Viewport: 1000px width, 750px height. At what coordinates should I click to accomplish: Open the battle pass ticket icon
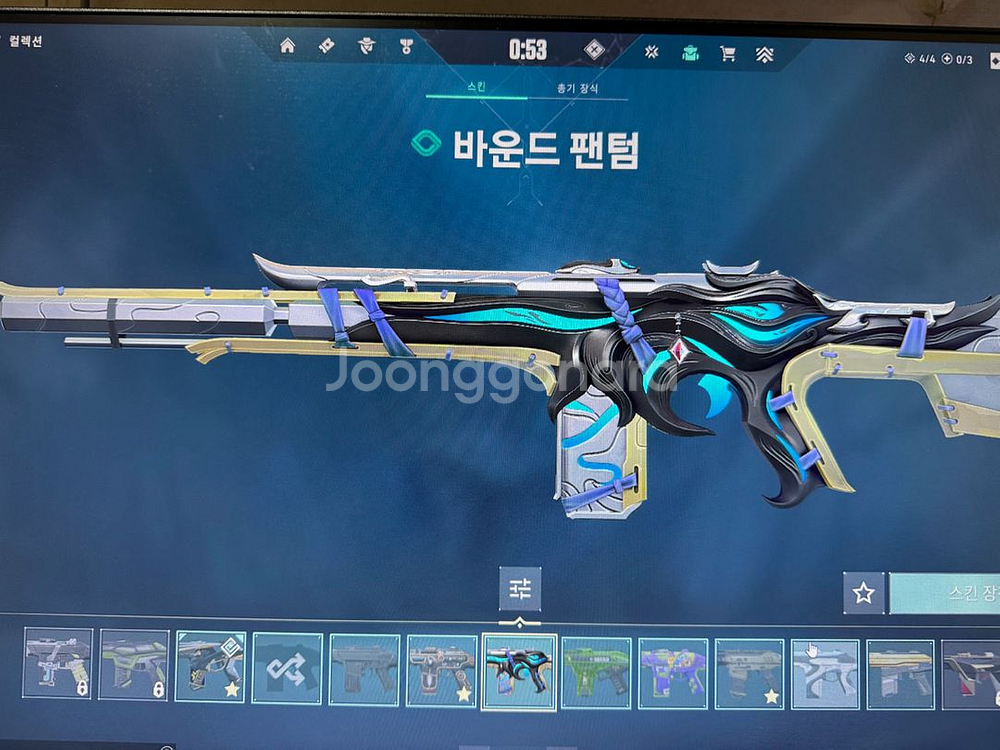326,45
